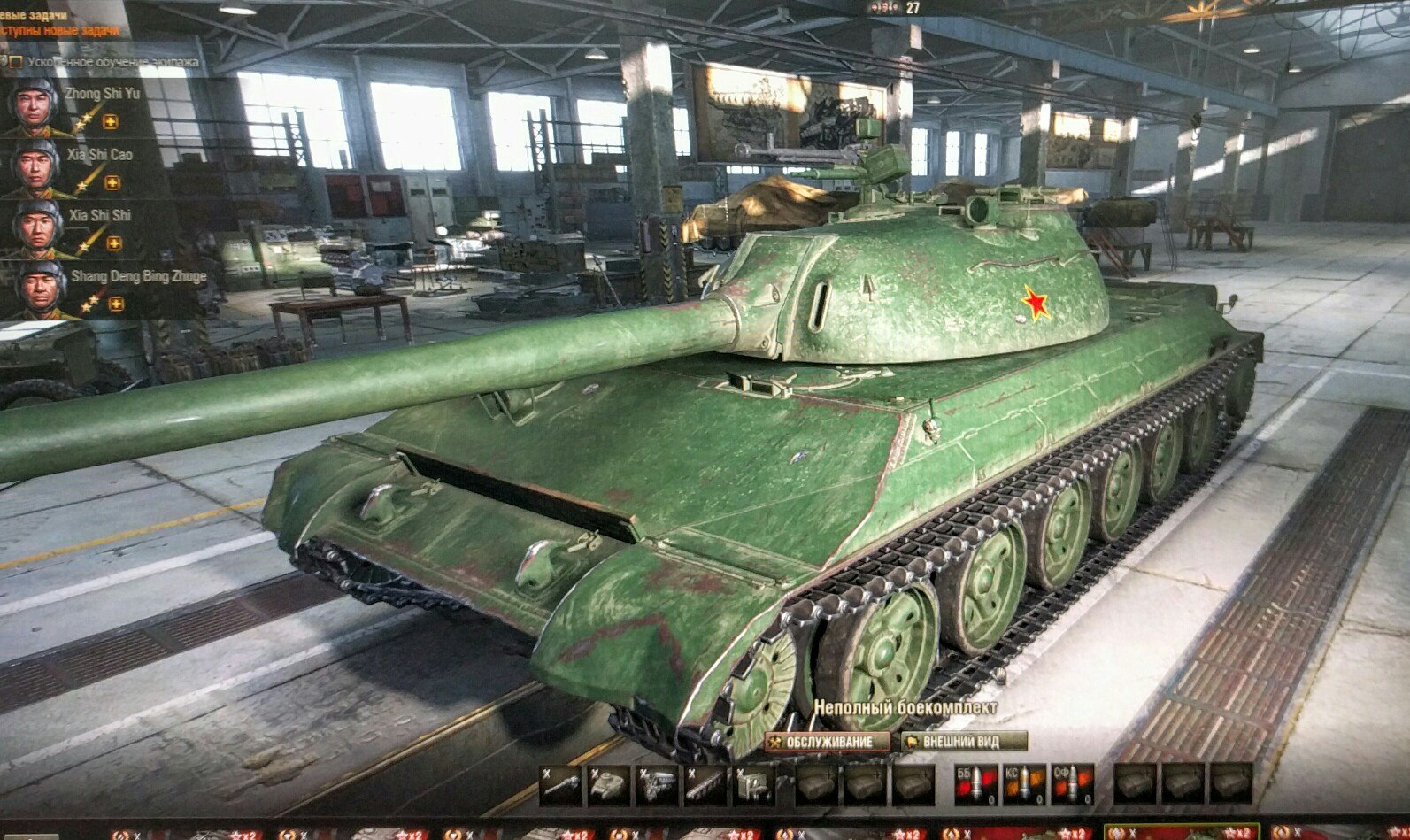Add a skill for Zhong Shi Yu
Image resolution: width=1410 pixels, height=840 pixels.
point(111,122)
